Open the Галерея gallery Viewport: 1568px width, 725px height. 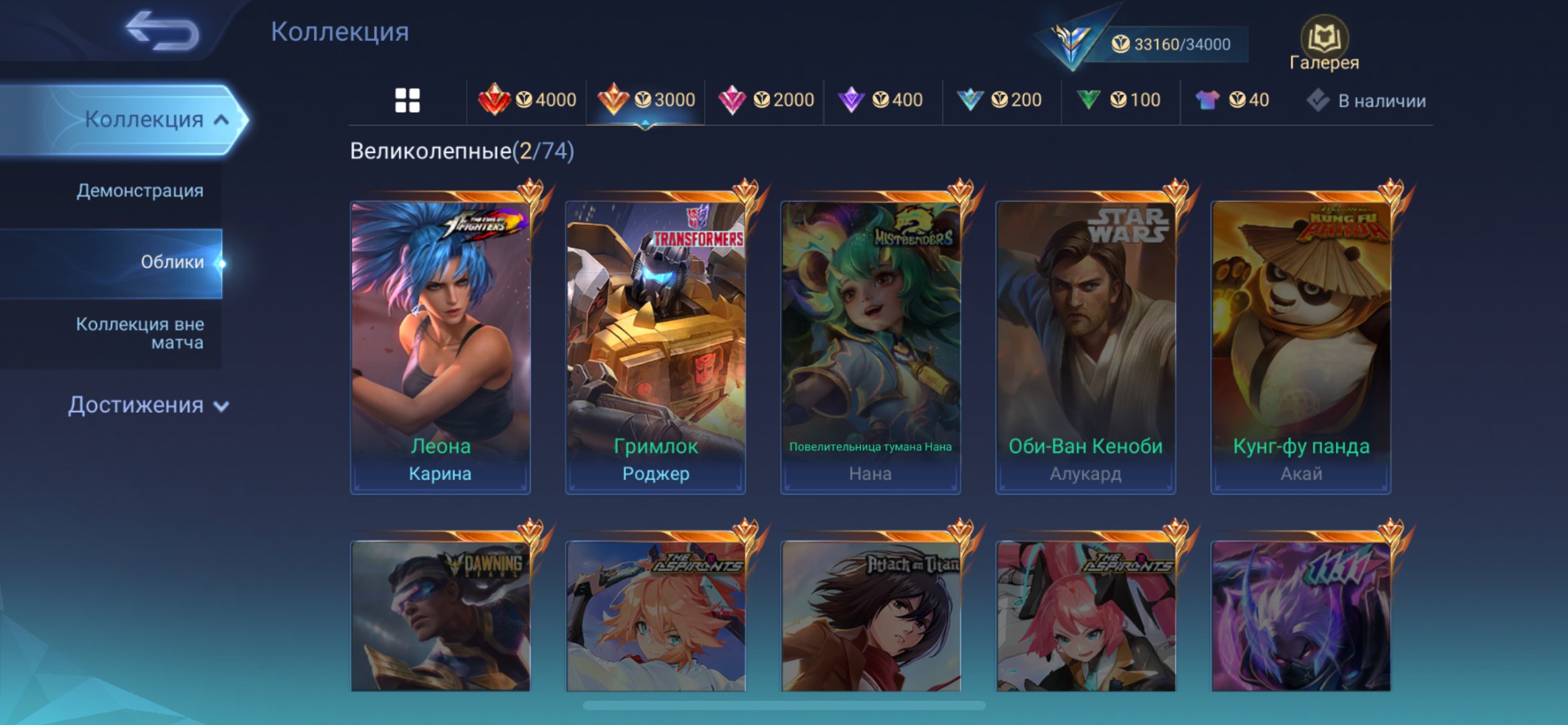click(1325, 45)
